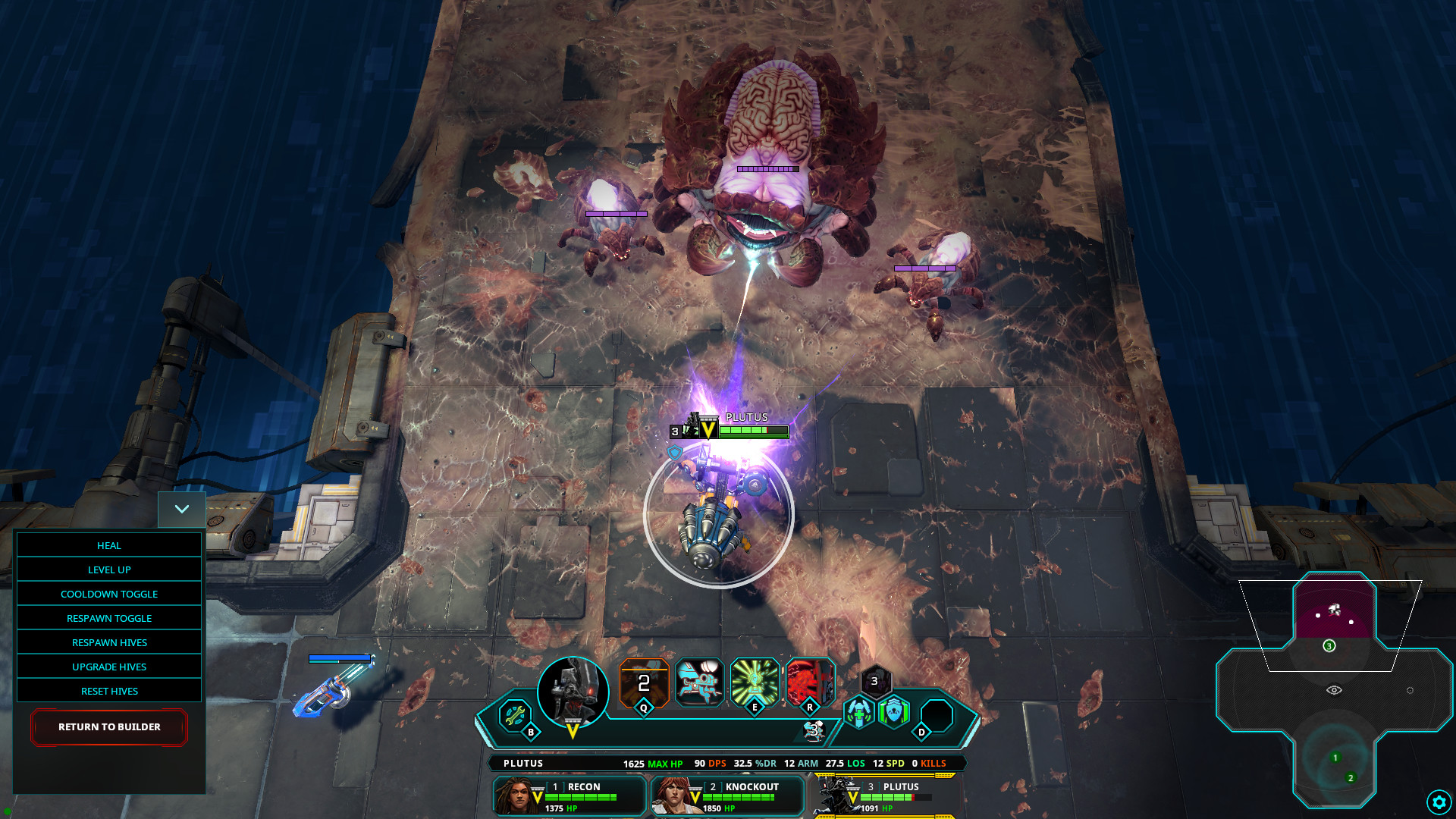Enable RESPAWN TOGGLE in the debug menu
The width and height of the screenshot is (1456, 819).
click(108, 618)
